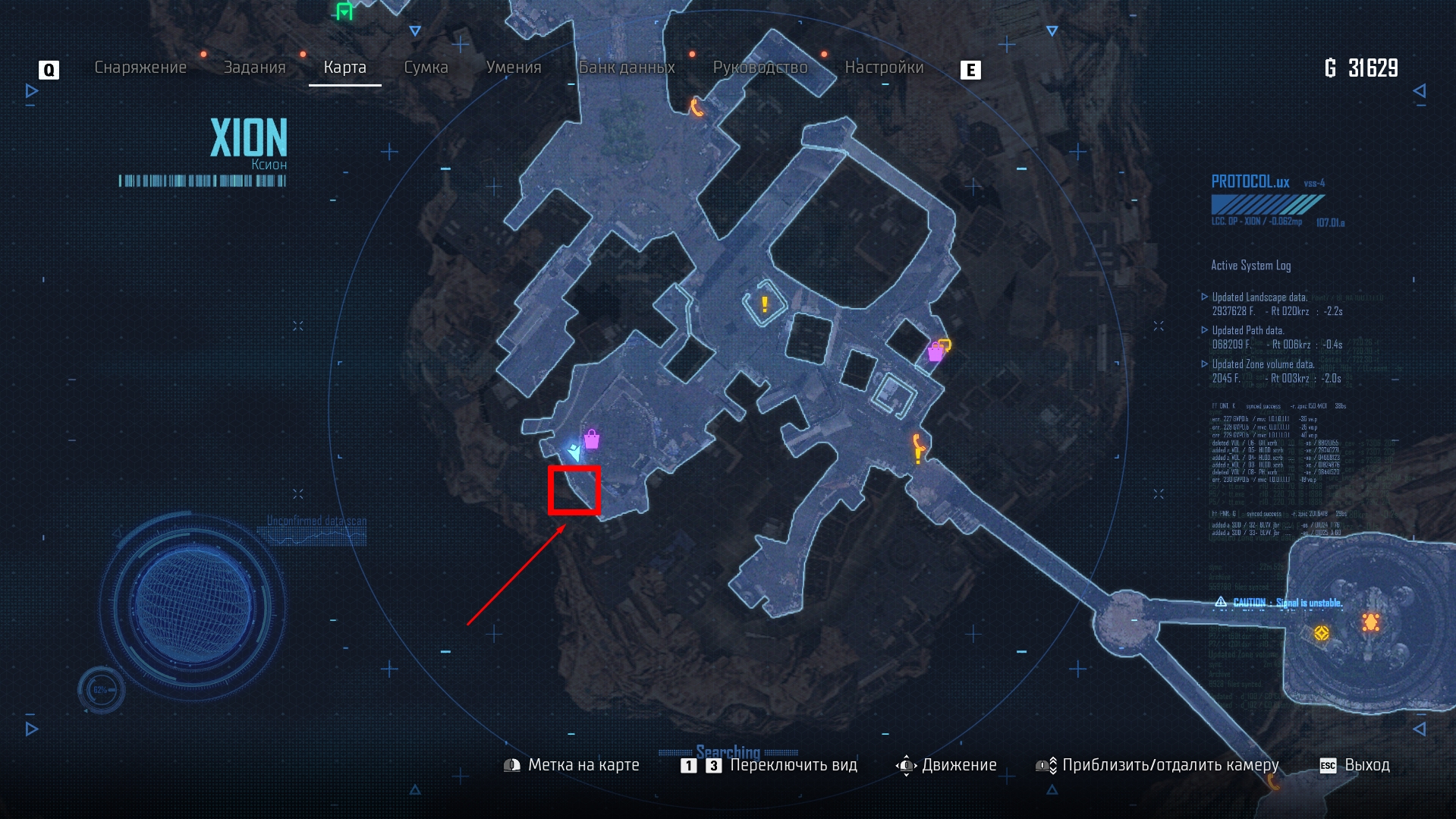Click the purple shop bag beside the player arrow
The image size is (1456, 819).
pyautogui.click(x=592, y=439)
